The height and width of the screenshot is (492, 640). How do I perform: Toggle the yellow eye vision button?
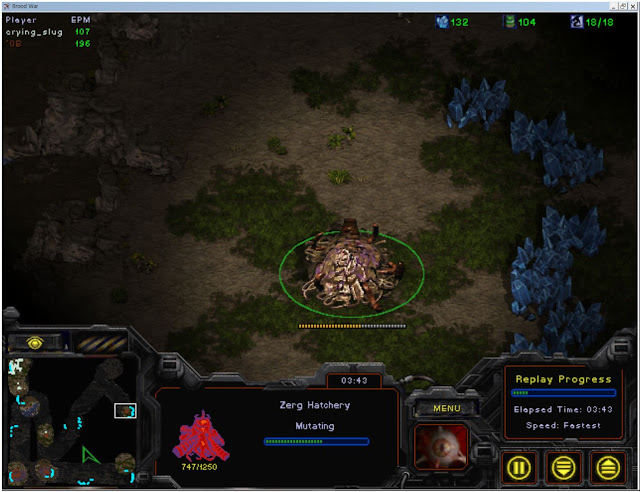pyautogui.click(x=37, y=342)
